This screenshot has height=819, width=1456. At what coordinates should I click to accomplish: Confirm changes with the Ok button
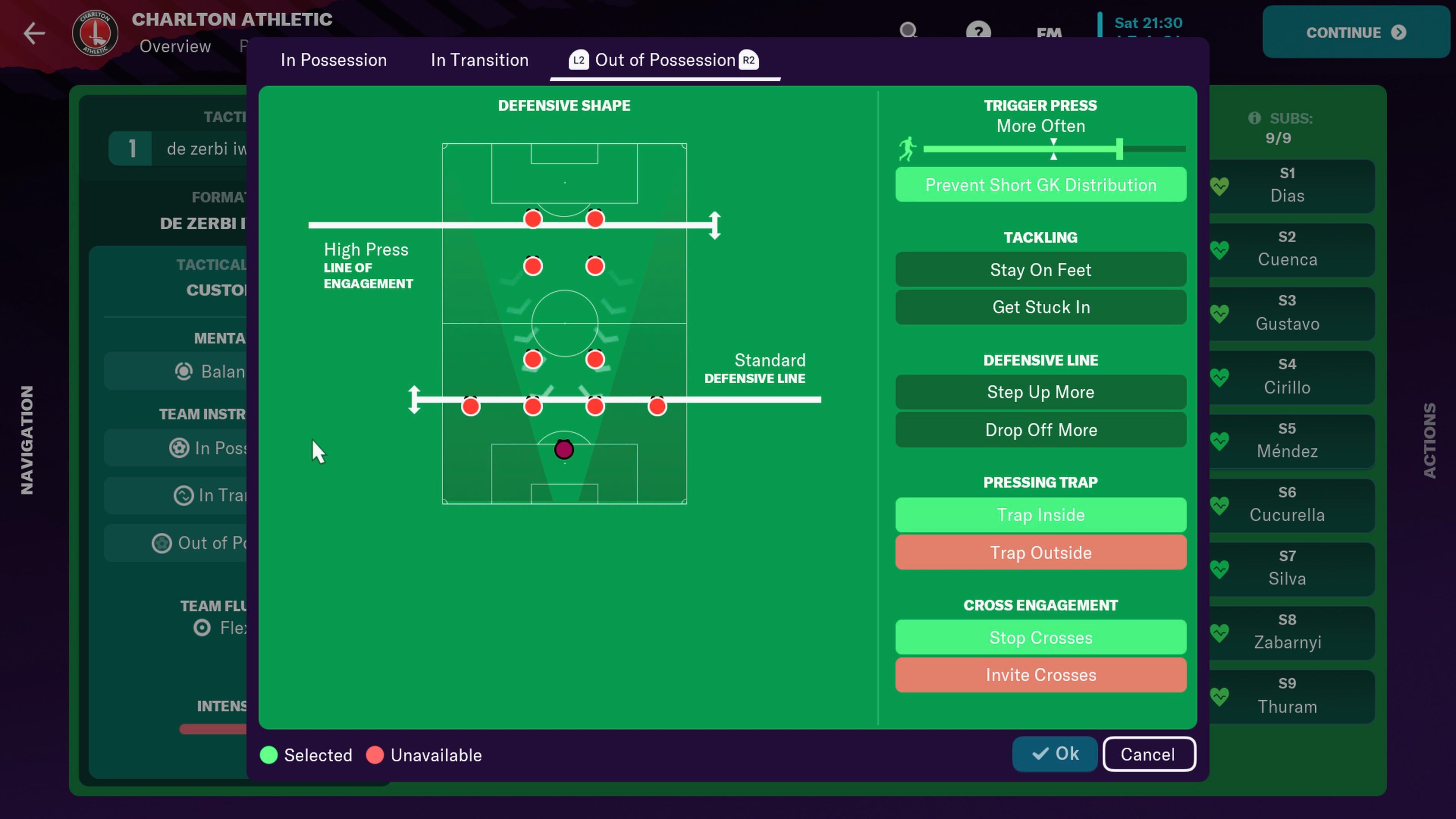[x=1055, y=754]
